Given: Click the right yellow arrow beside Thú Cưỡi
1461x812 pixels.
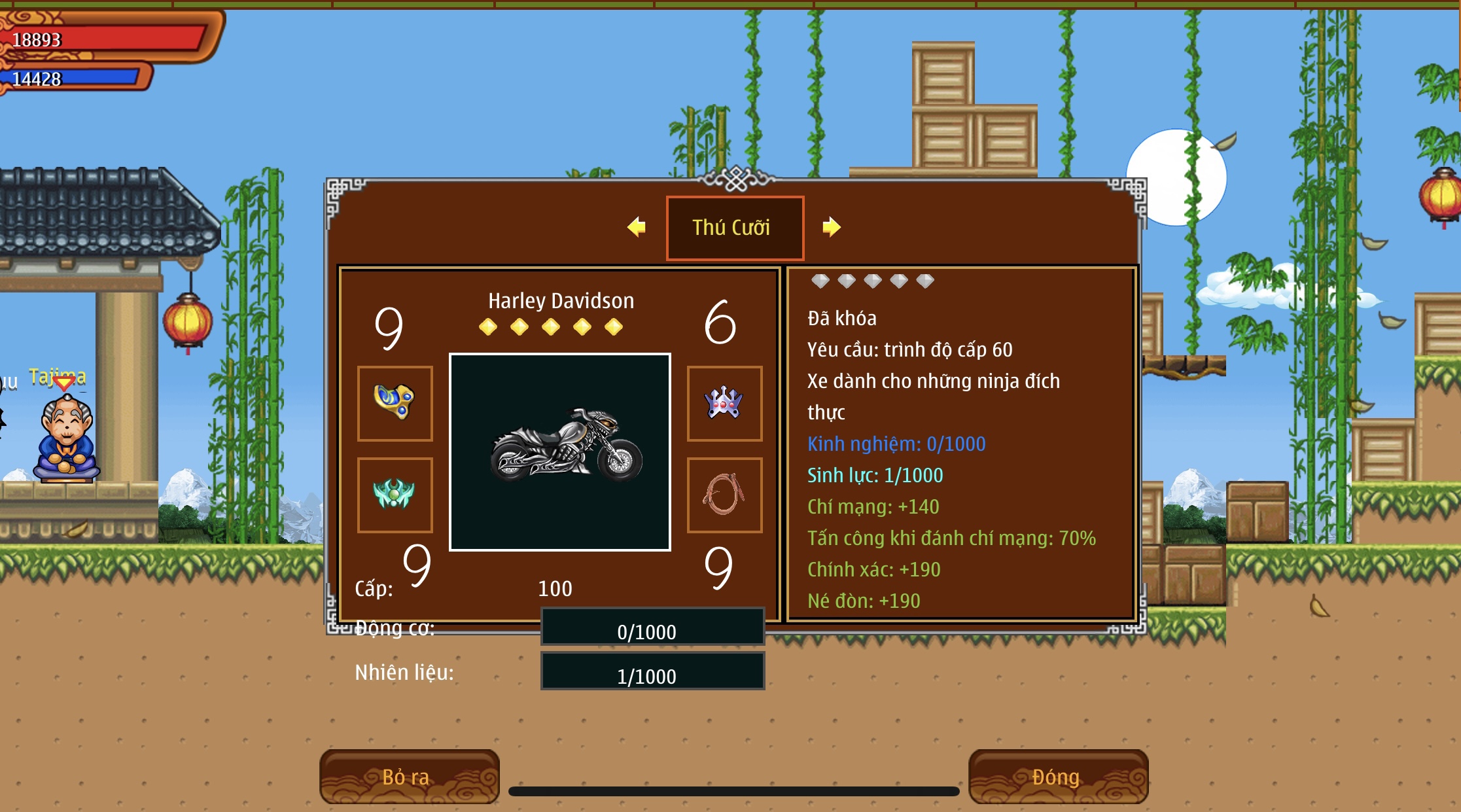Looking at the screenshot, I should point(831,227).
